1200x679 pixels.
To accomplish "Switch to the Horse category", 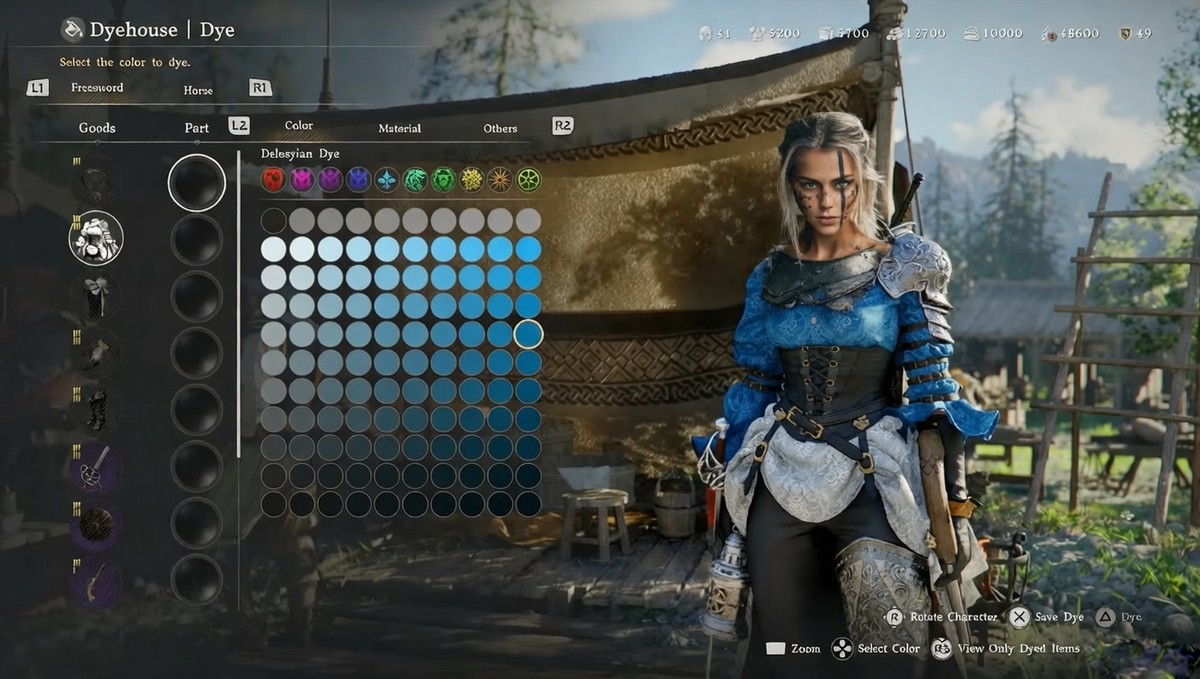I will coord(198,90).
